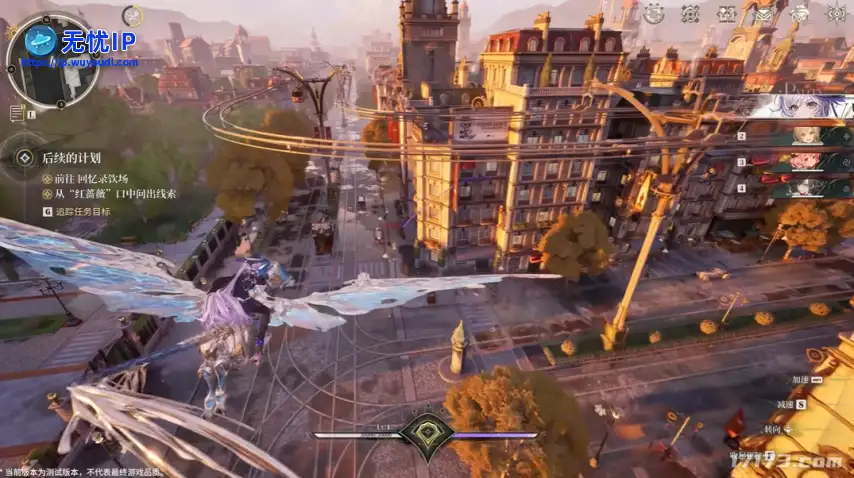The image size is (854, 478).
Task: Open the cross-shaped emblem icon in the top menu row
Action: [690, 14]
